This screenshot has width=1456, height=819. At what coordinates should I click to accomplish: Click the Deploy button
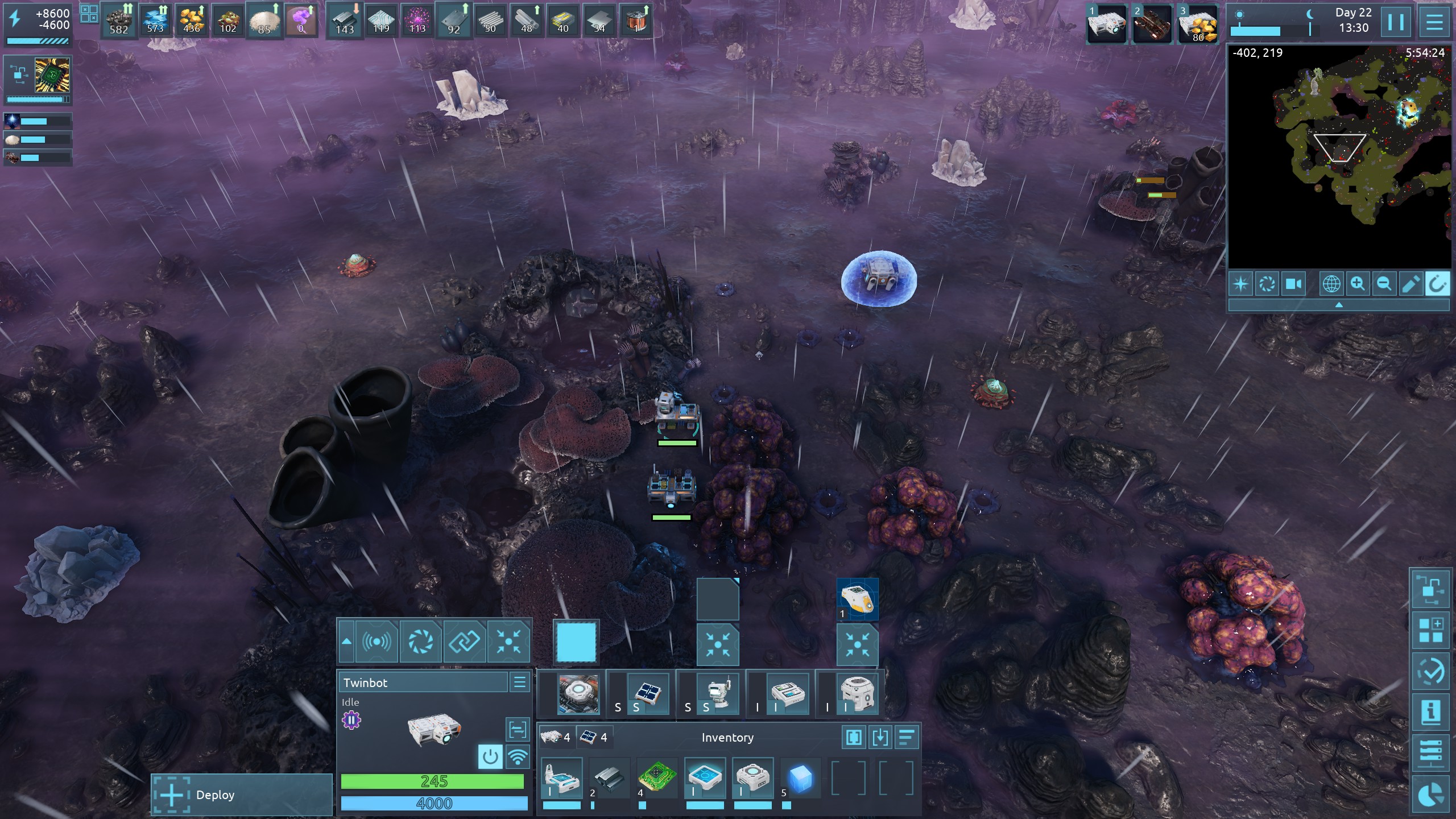click(x=241, y=795)
